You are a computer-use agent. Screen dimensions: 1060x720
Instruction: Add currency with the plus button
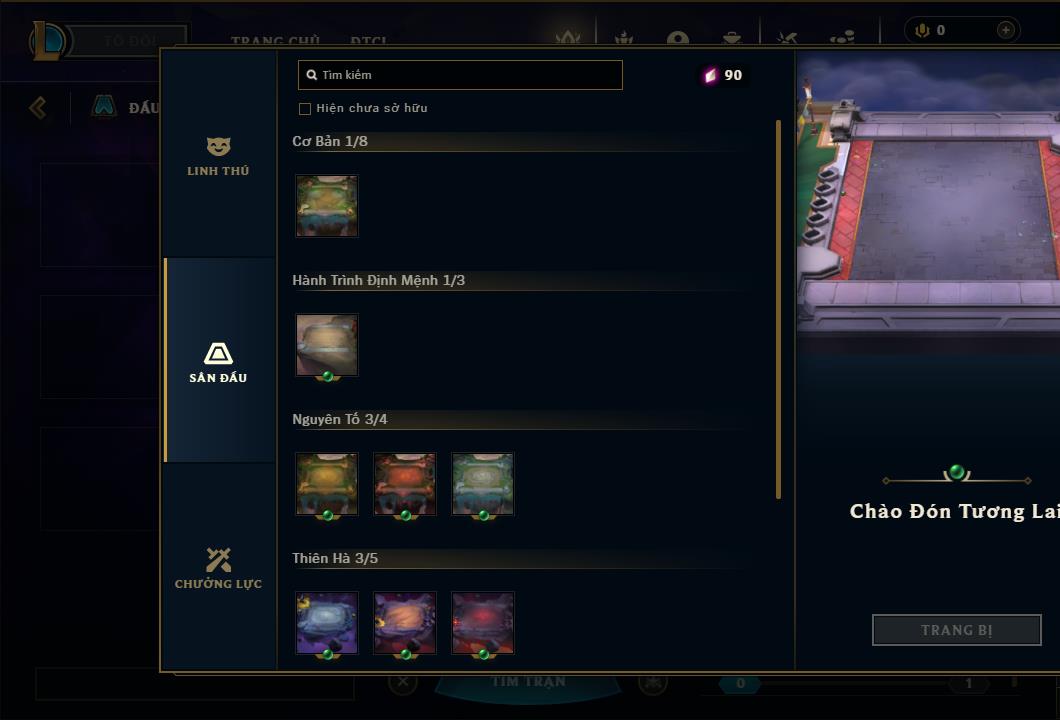click(1006, 30)
